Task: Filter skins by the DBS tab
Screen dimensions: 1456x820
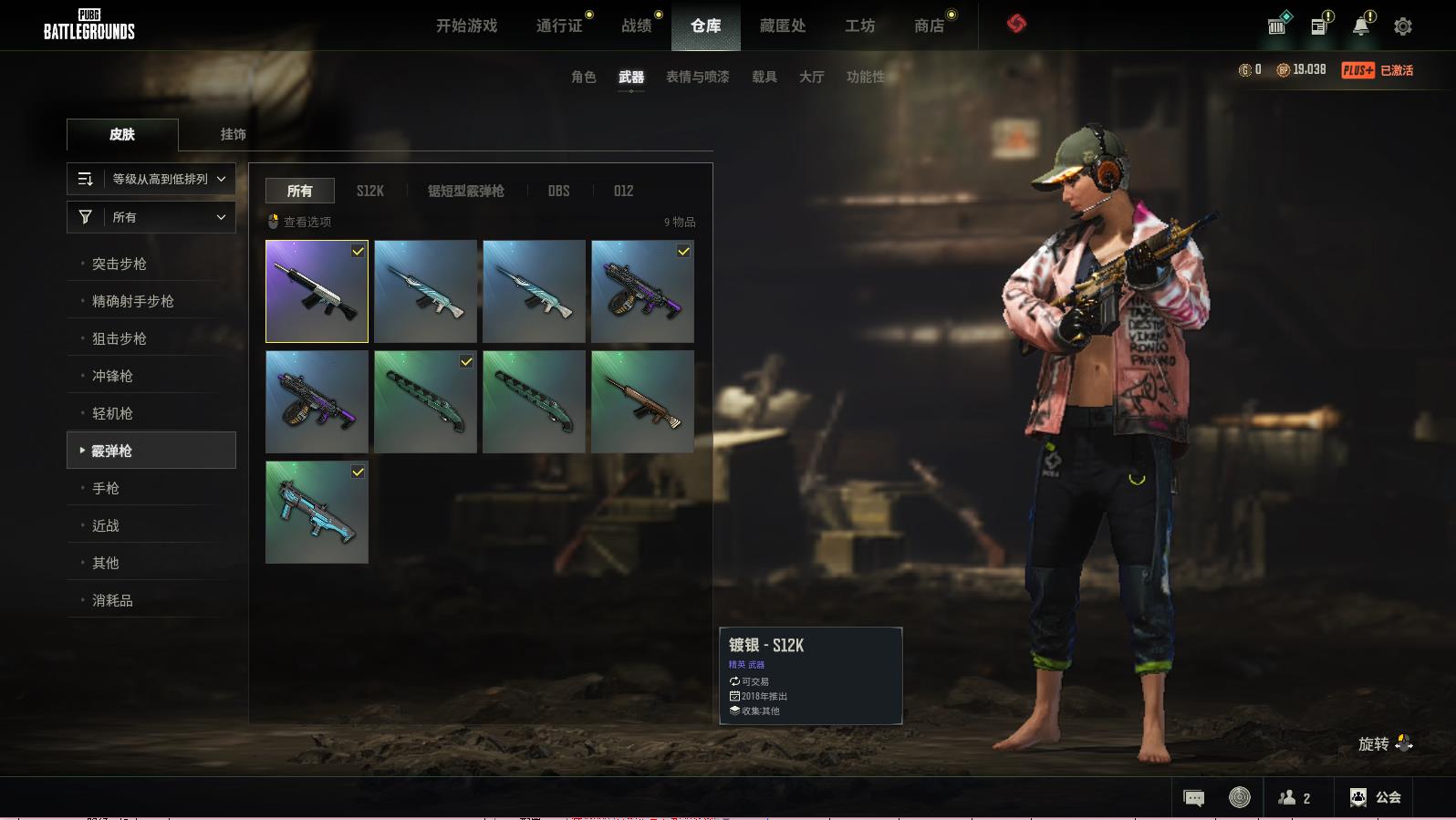Action: [x=558, y=191]
